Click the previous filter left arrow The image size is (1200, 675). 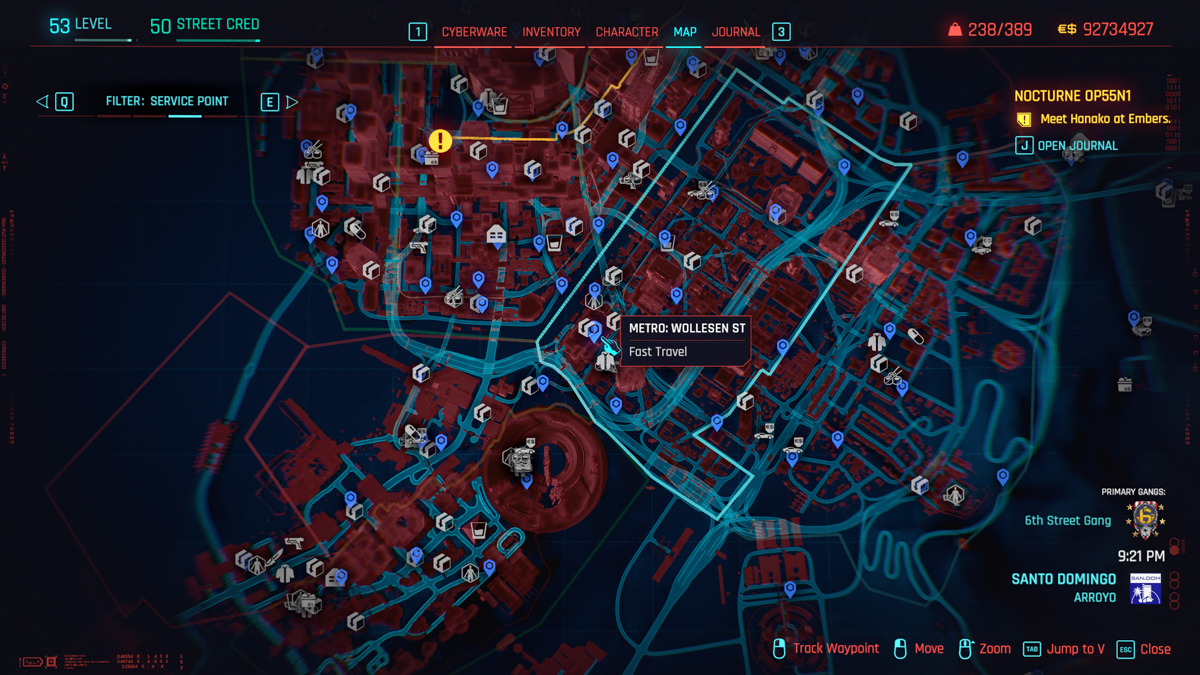point(42,101)
